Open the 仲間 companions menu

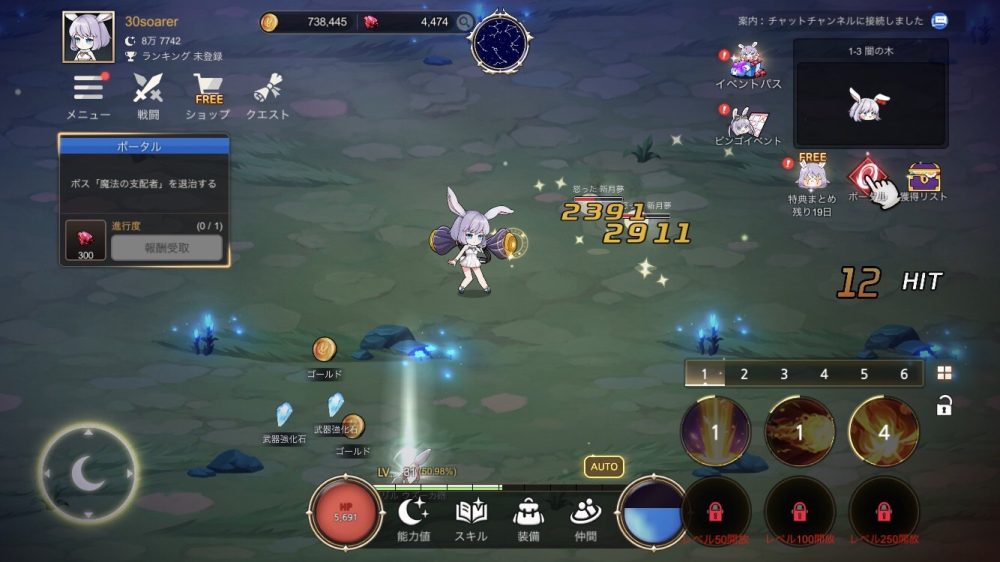[585, 518]
